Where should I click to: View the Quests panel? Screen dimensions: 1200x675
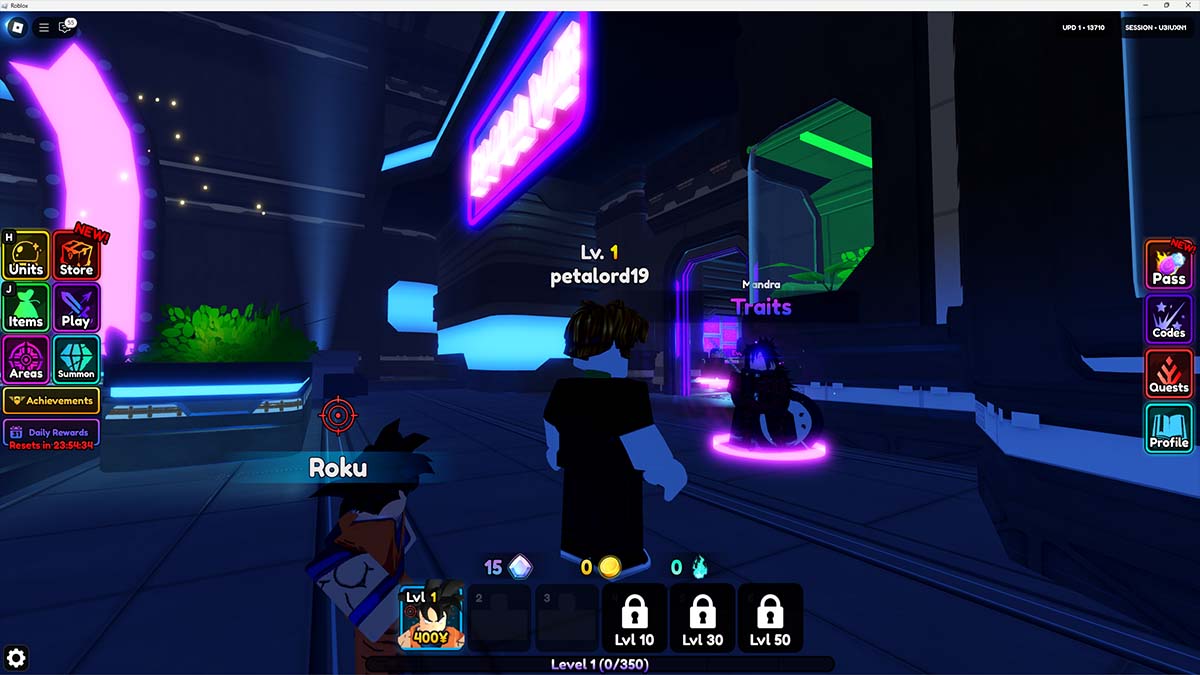pyautogui.click(x=1169, y=373)
